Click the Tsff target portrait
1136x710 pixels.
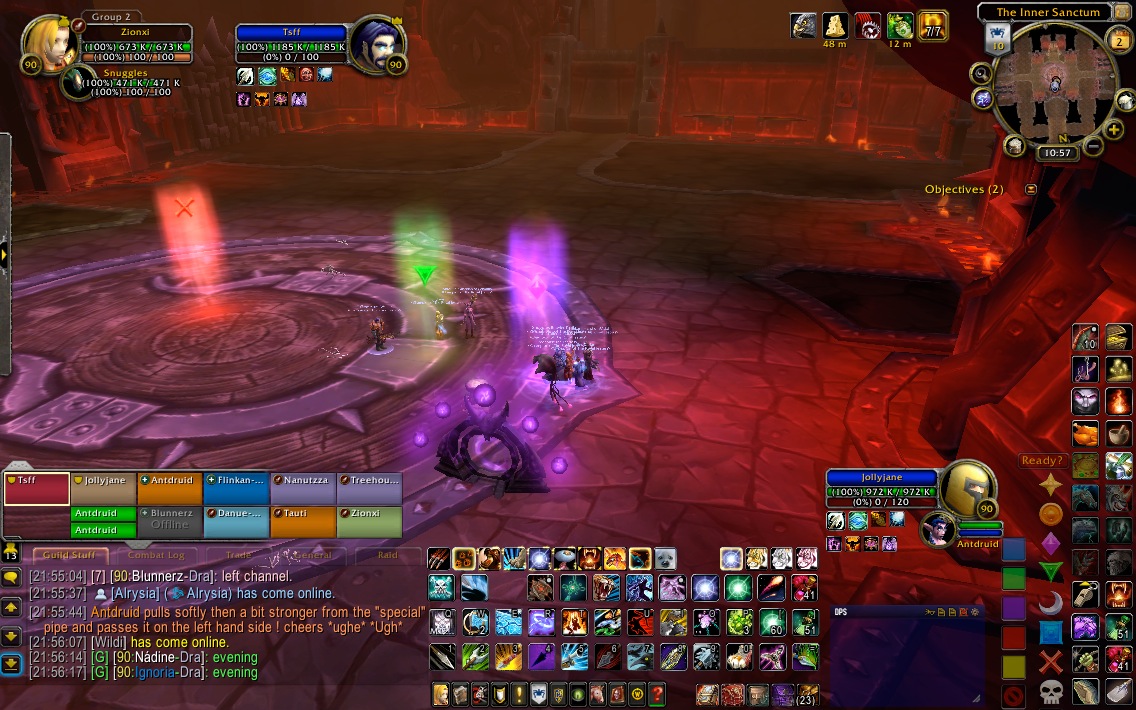pyautogui.click(x=376, y=43)
